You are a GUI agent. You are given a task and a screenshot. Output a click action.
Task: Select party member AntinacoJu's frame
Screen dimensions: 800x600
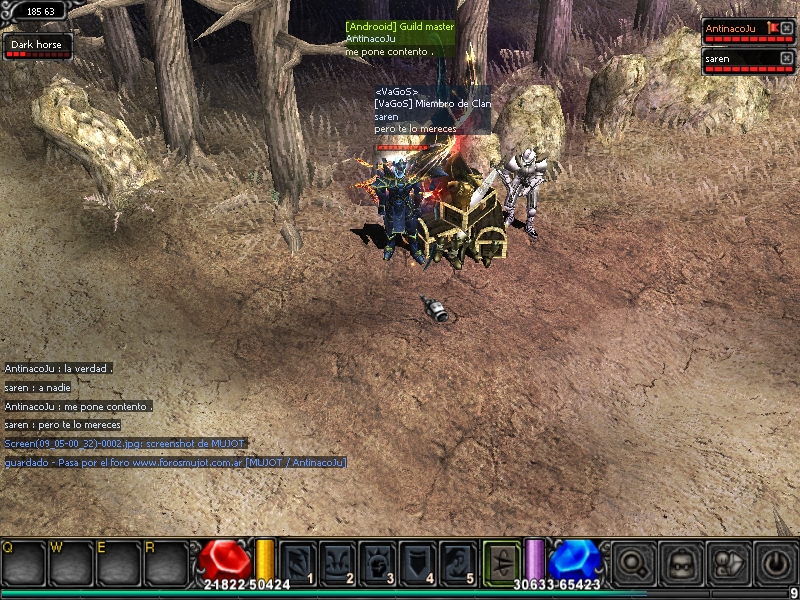740,30
